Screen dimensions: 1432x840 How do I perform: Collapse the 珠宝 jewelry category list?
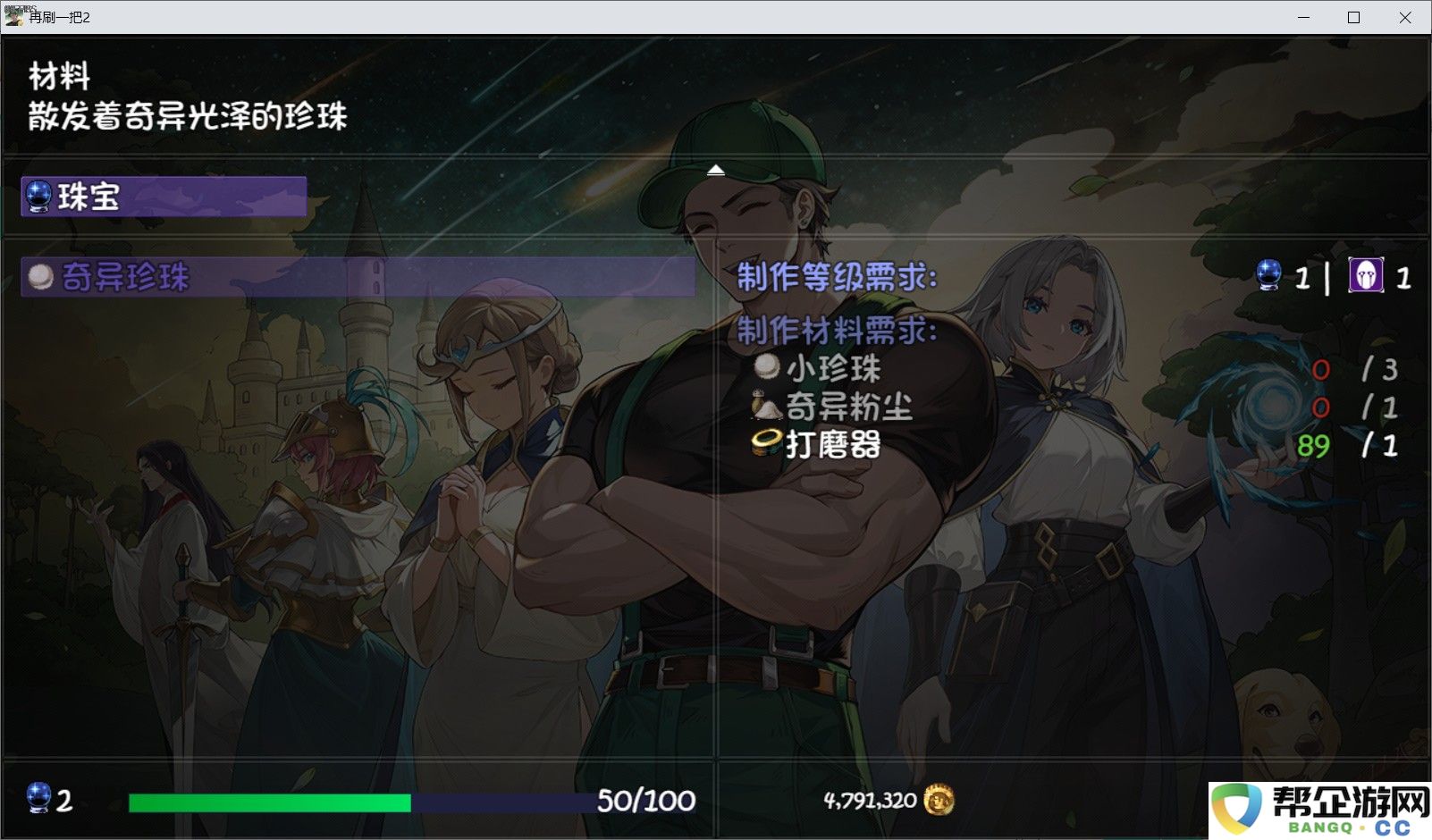point(161,197)
